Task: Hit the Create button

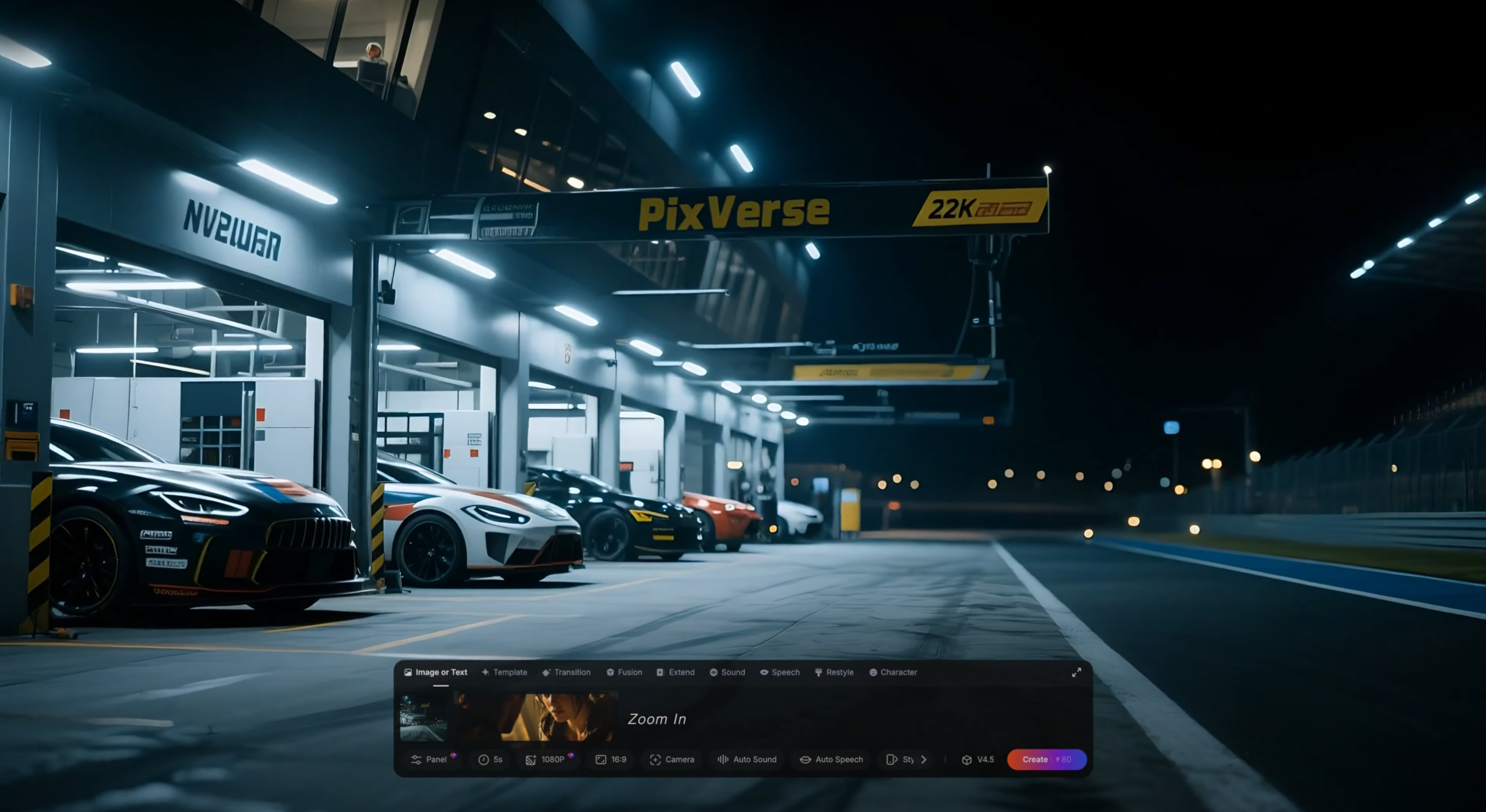Action: click(x=1034, y=759)
